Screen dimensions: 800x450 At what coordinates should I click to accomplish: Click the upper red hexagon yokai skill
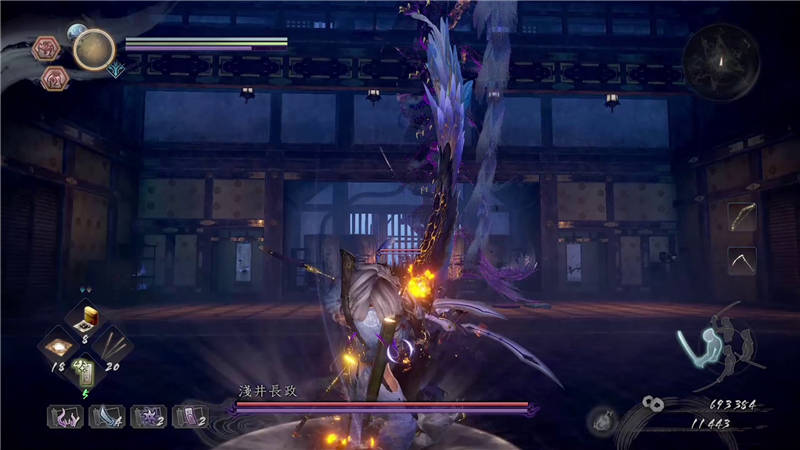(x=47, y=48)
